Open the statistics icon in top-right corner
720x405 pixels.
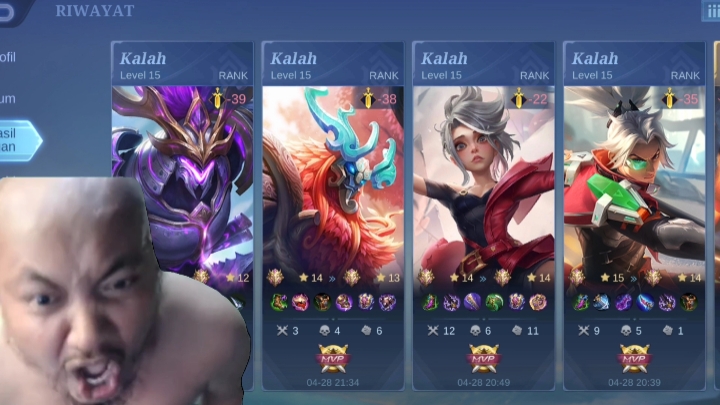click(x=711, y=11)
